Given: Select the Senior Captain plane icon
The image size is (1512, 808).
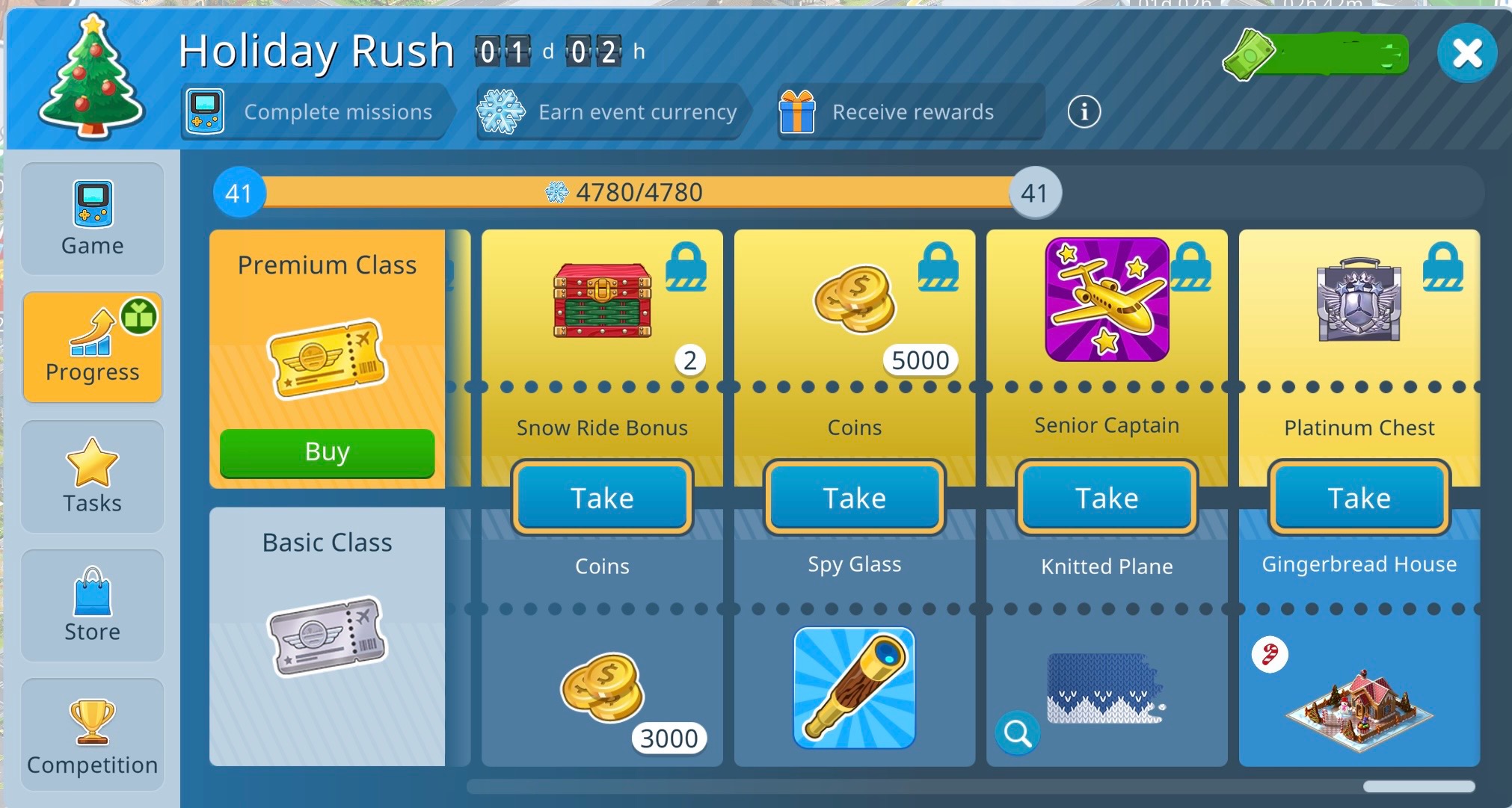Looking at the screenshot, I should click(x=1107, y=299).
